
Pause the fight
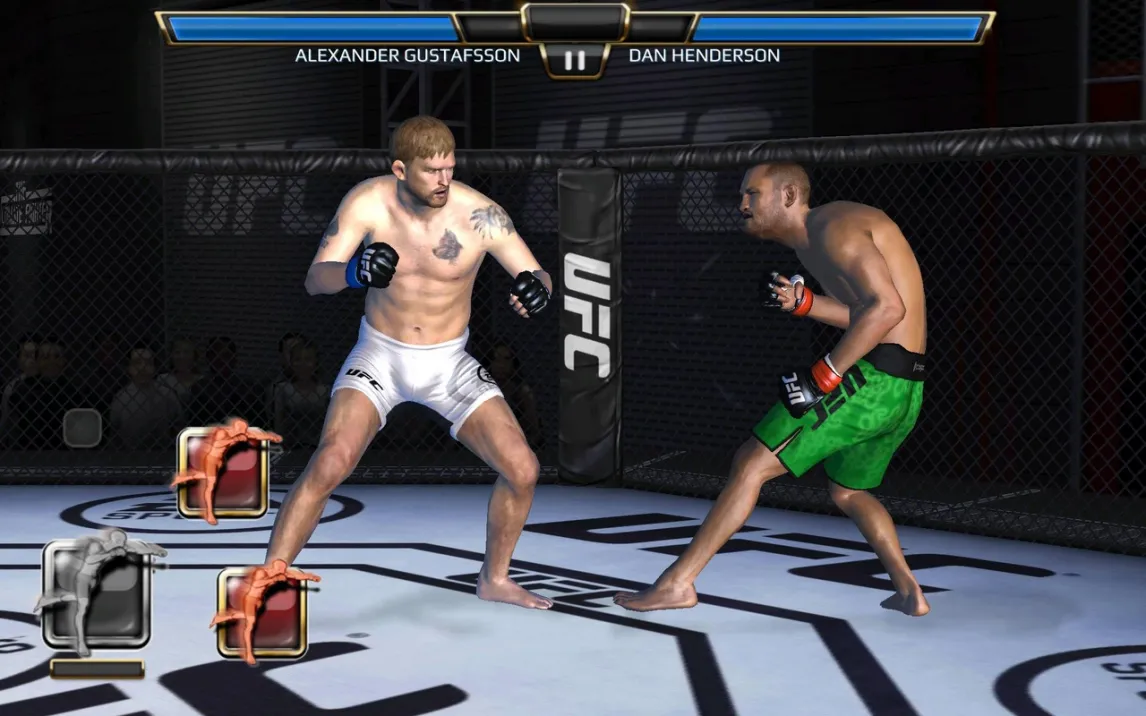click(574, 60)
